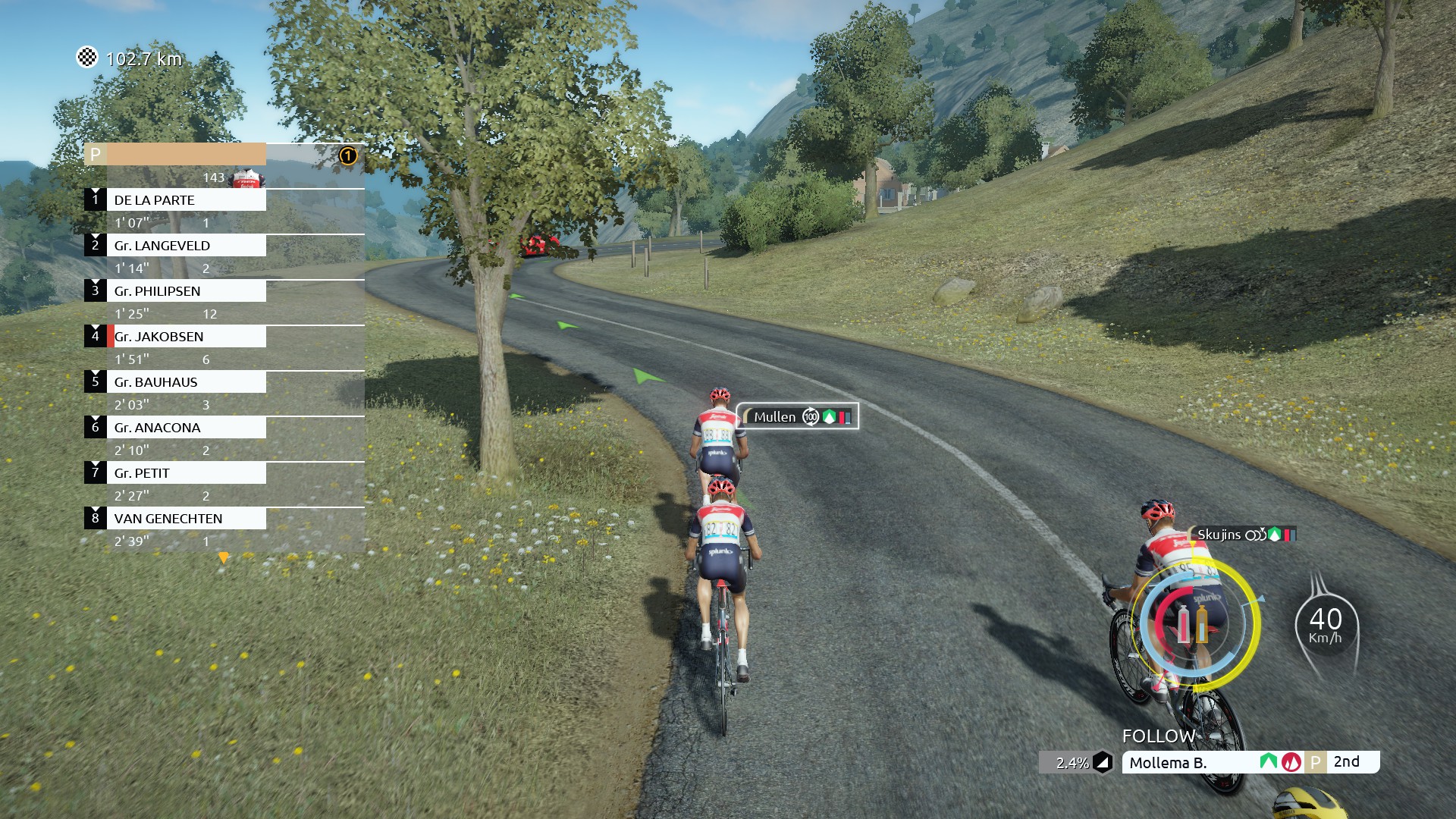Pick the VAN GENECHTEN standings row
Image resolution: width=1456 pixels, height=819 pixels.
coord(186,519)
